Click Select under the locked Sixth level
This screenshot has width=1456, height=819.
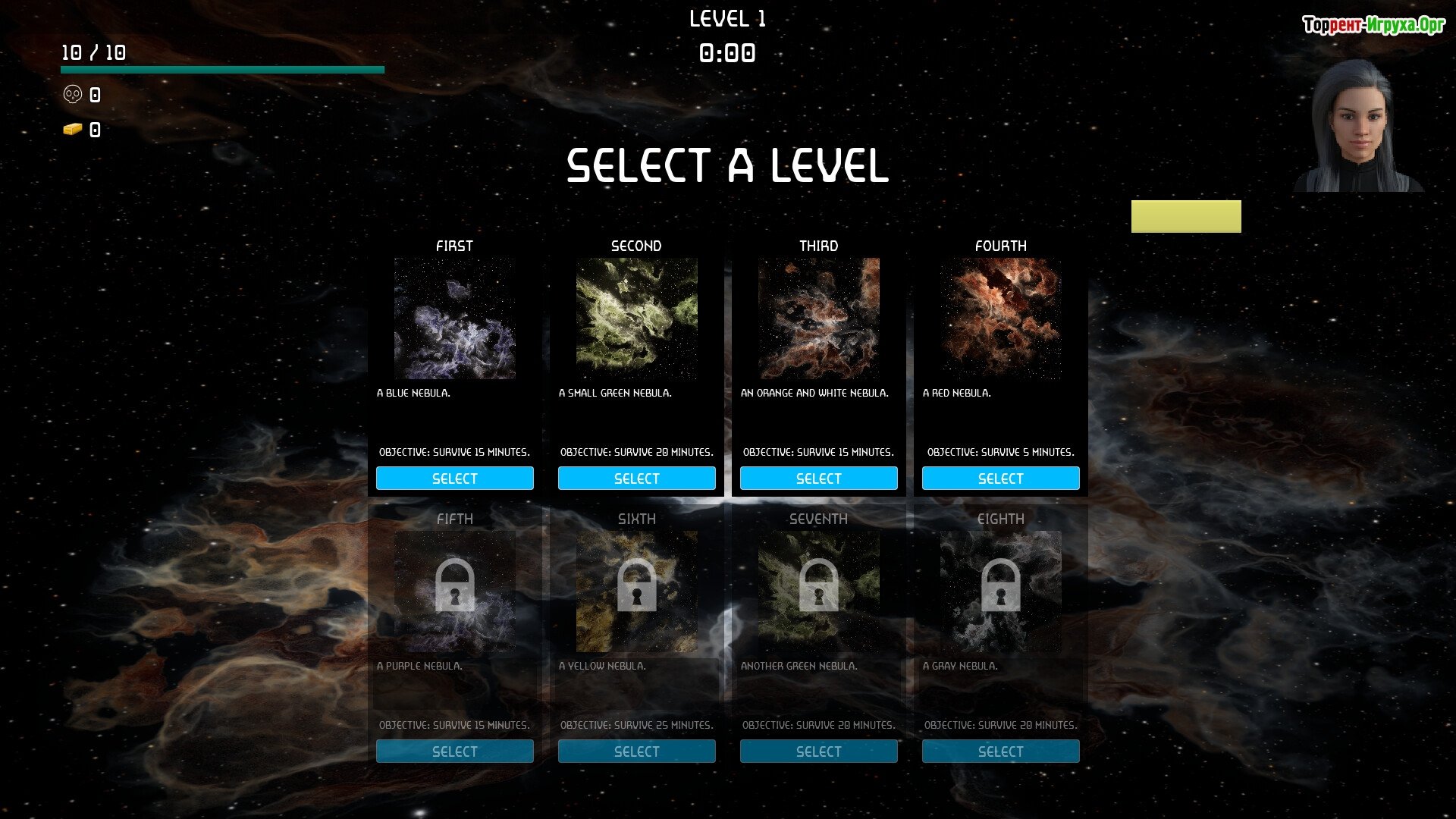click(x=636, y=752)
